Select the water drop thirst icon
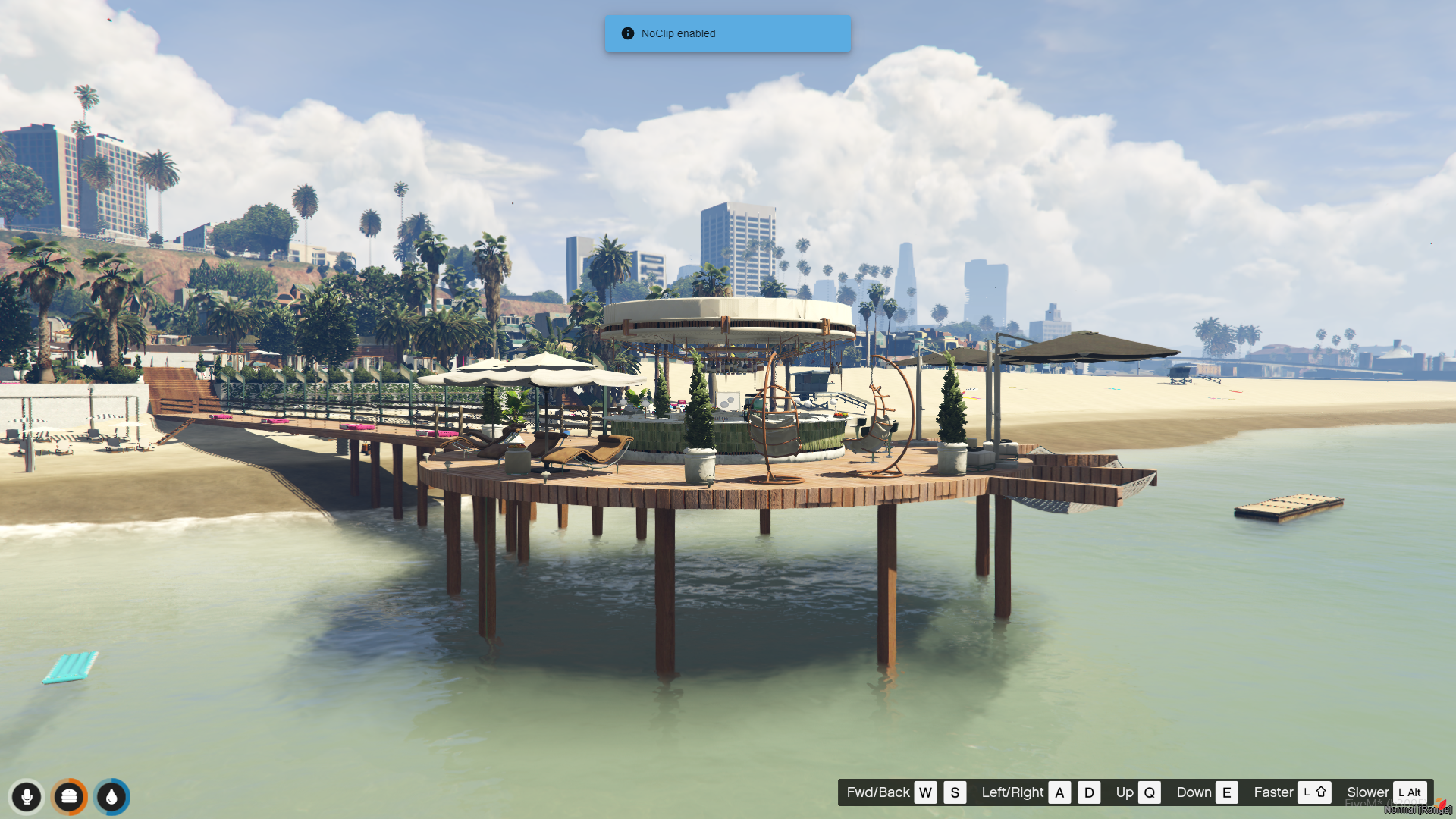 coord(111,796)
